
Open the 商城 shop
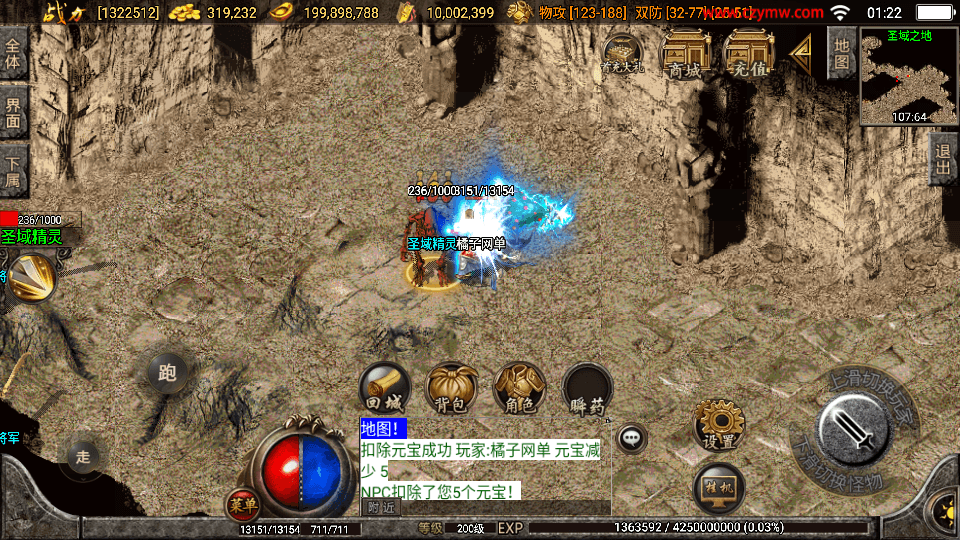(685, 55)
